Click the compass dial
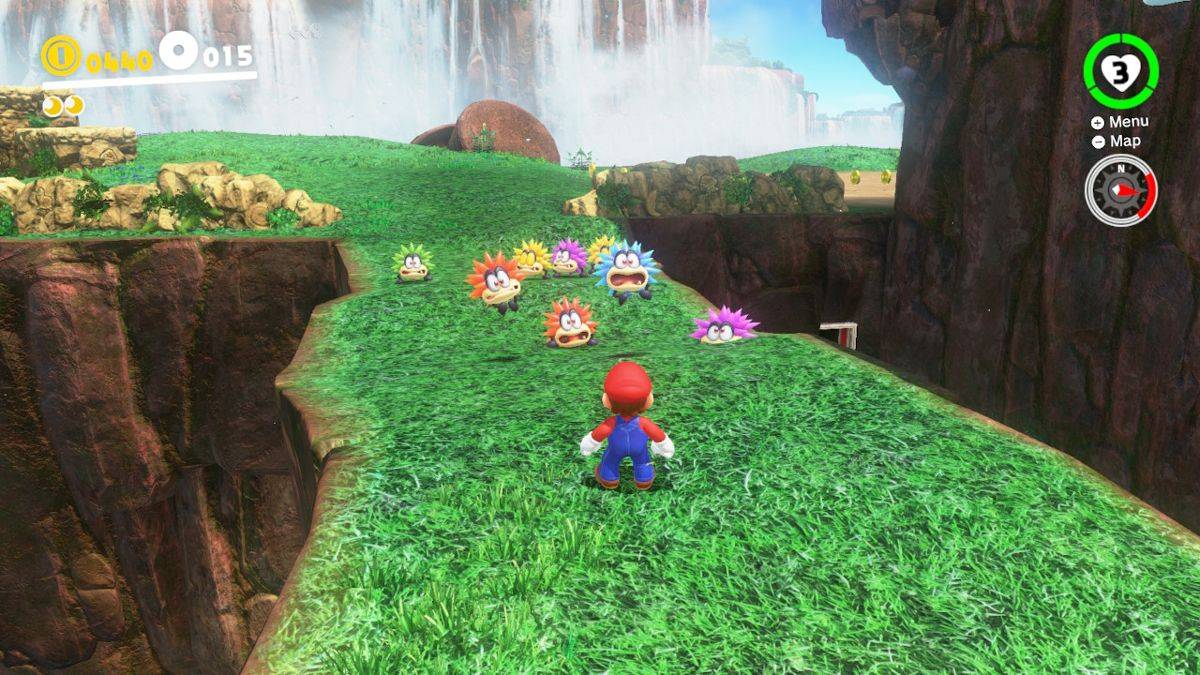This screenshot has width=1200, height=675. pyautogui.click(x=1119, y=189)
